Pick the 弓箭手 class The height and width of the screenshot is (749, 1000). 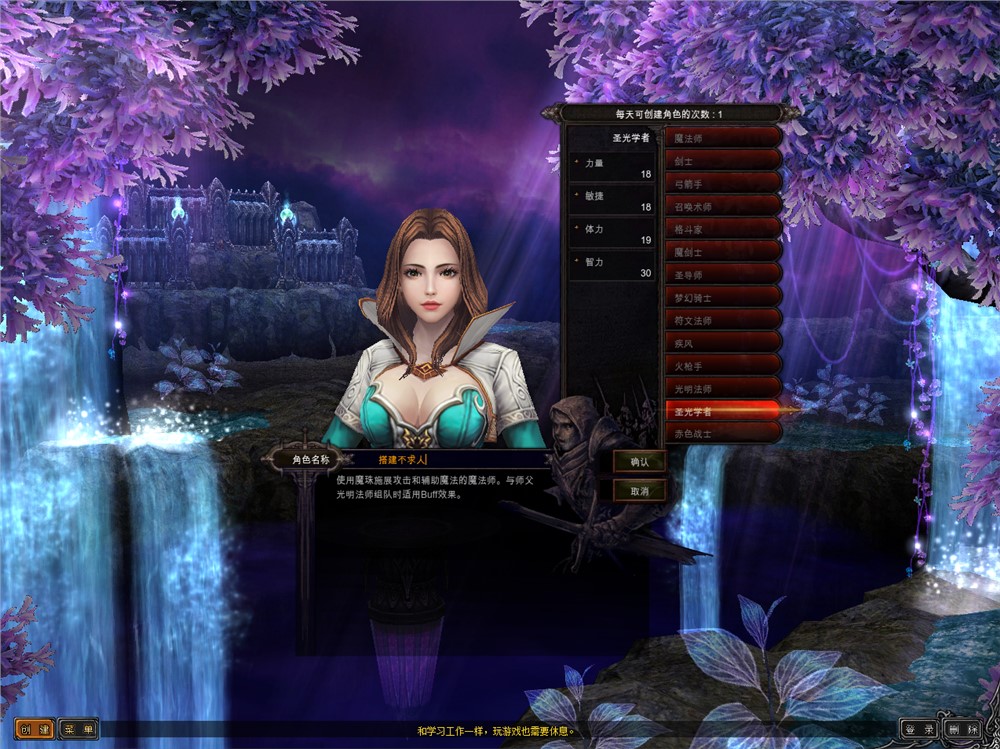pyautogui.click(x=723, y=182)
